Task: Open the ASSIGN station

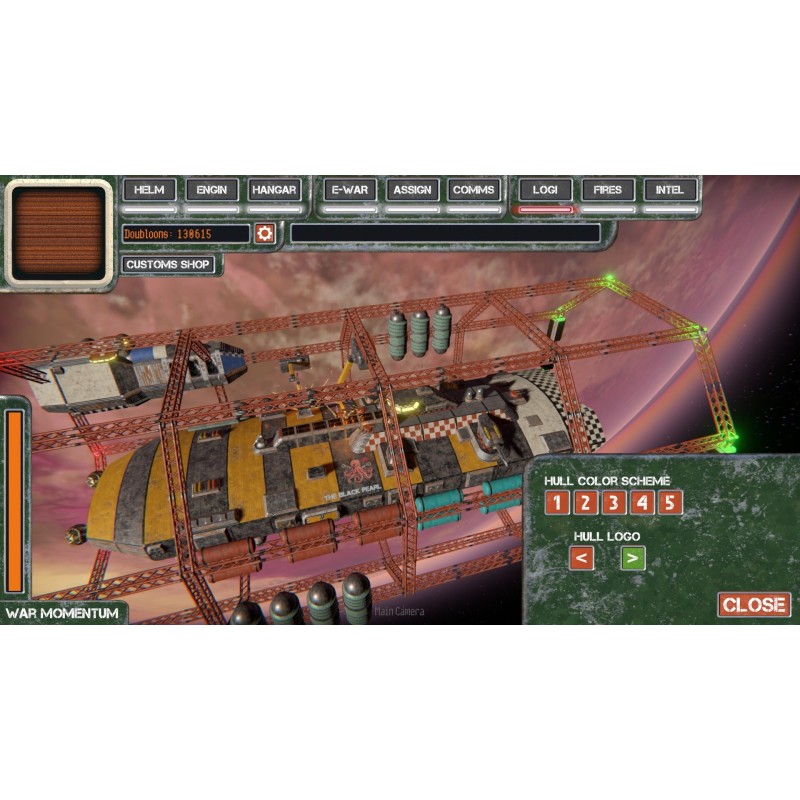Action: coord(412,190)
